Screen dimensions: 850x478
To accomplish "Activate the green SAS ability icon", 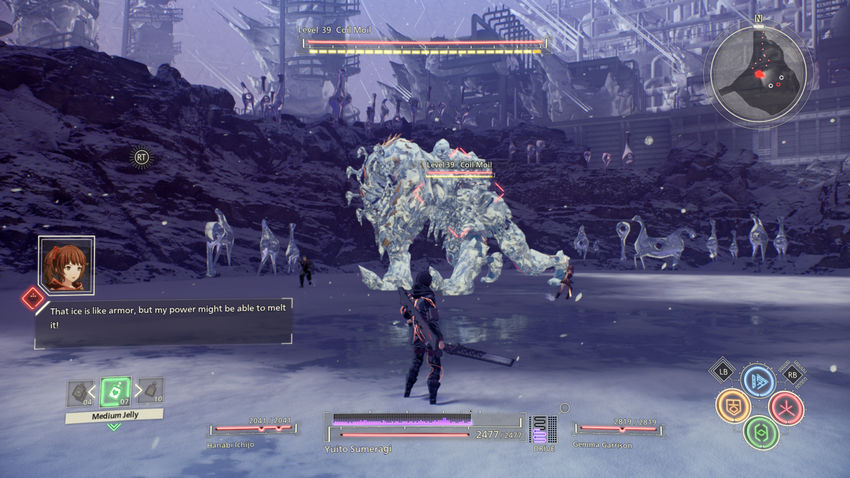I will point(760,432).
